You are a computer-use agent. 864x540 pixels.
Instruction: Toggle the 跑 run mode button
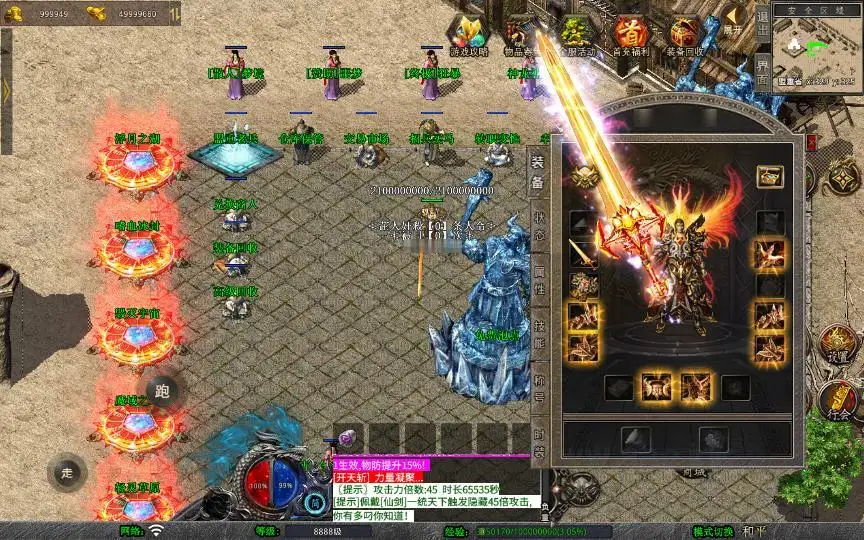163,391
